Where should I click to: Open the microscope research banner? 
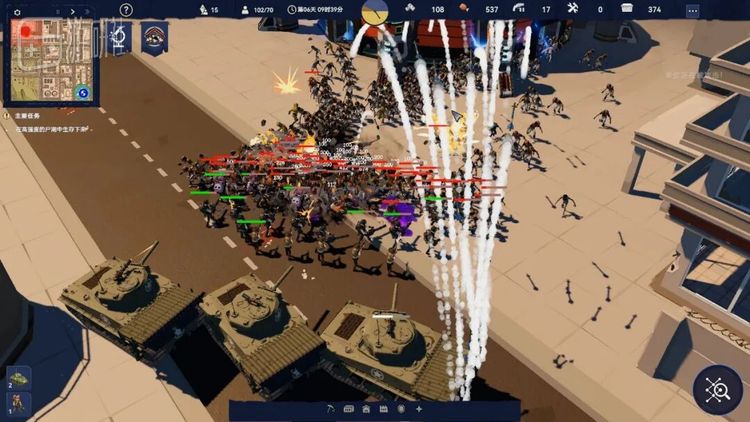120,38
